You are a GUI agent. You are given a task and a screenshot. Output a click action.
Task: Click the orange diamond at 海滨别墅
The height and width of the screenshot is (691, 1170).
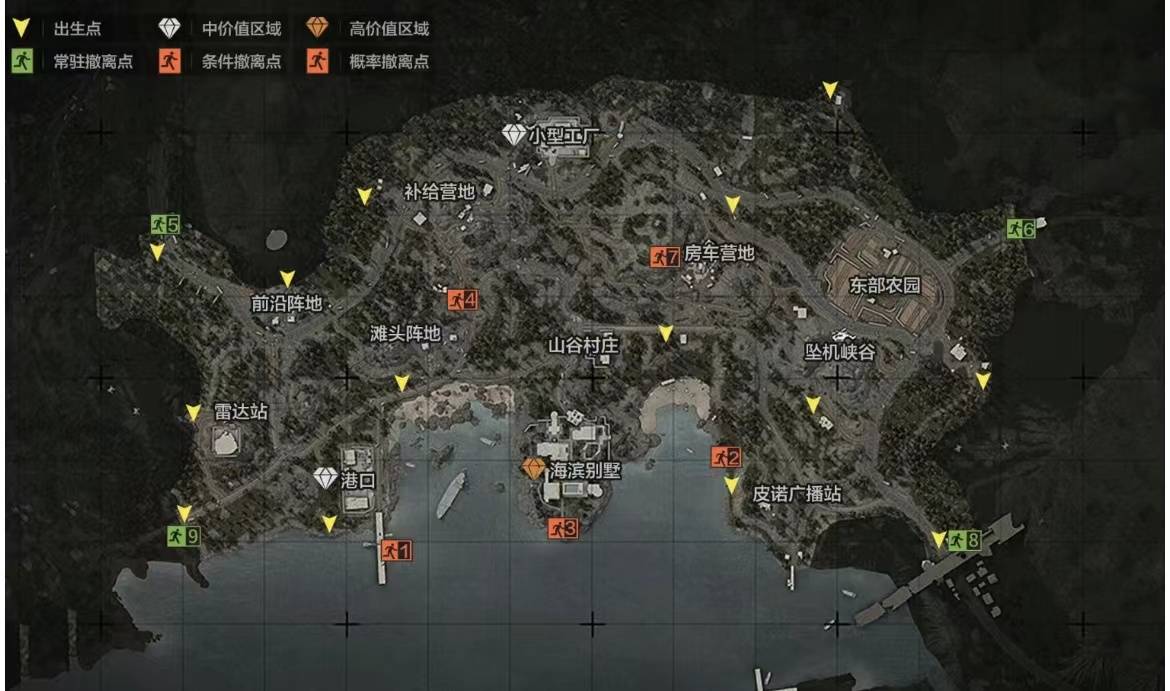[534, 468]
